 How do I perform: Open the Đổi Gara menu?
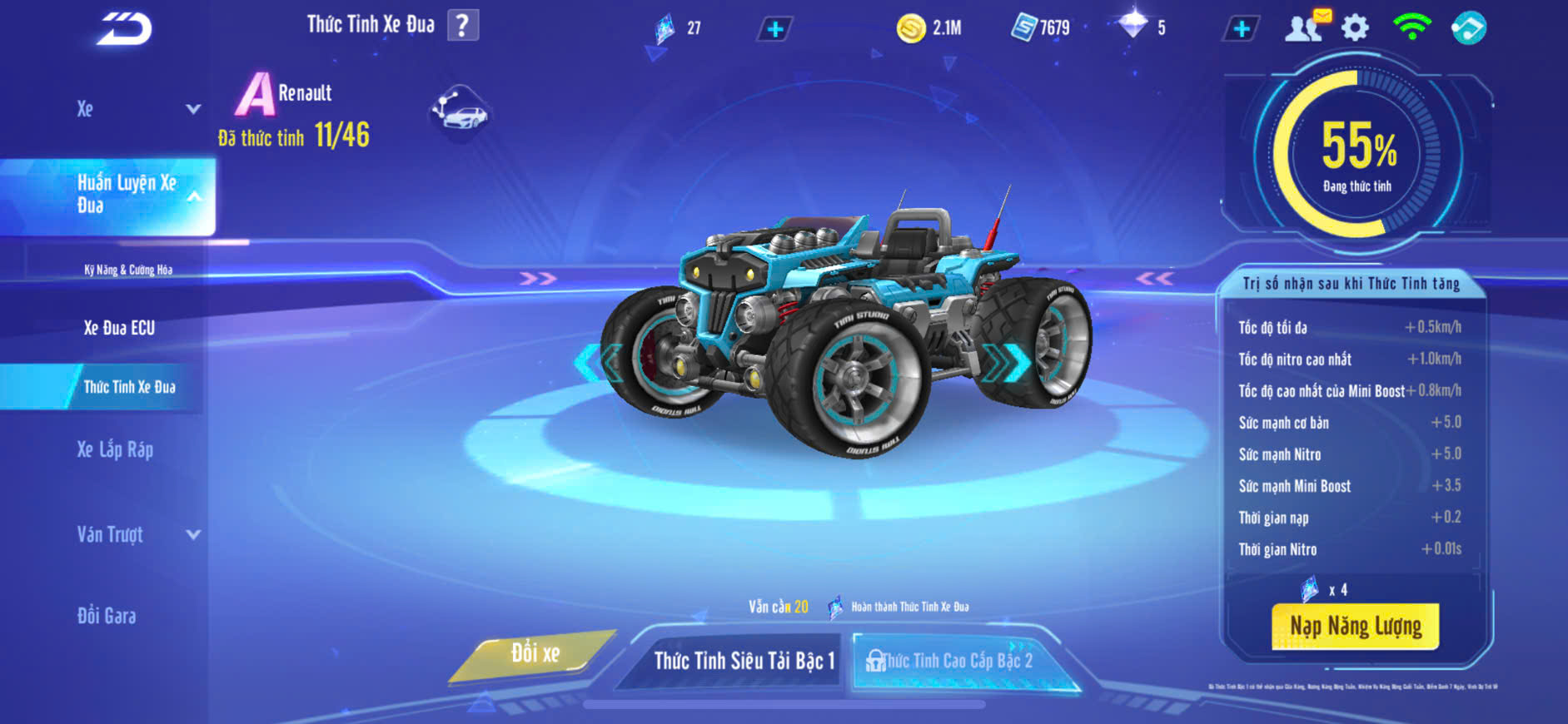point(107,616)
